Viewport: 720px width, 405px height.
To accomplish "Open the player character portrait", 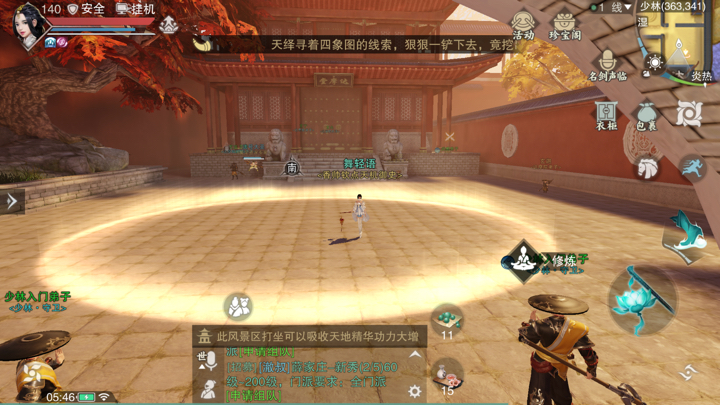I will coord(28,24).
